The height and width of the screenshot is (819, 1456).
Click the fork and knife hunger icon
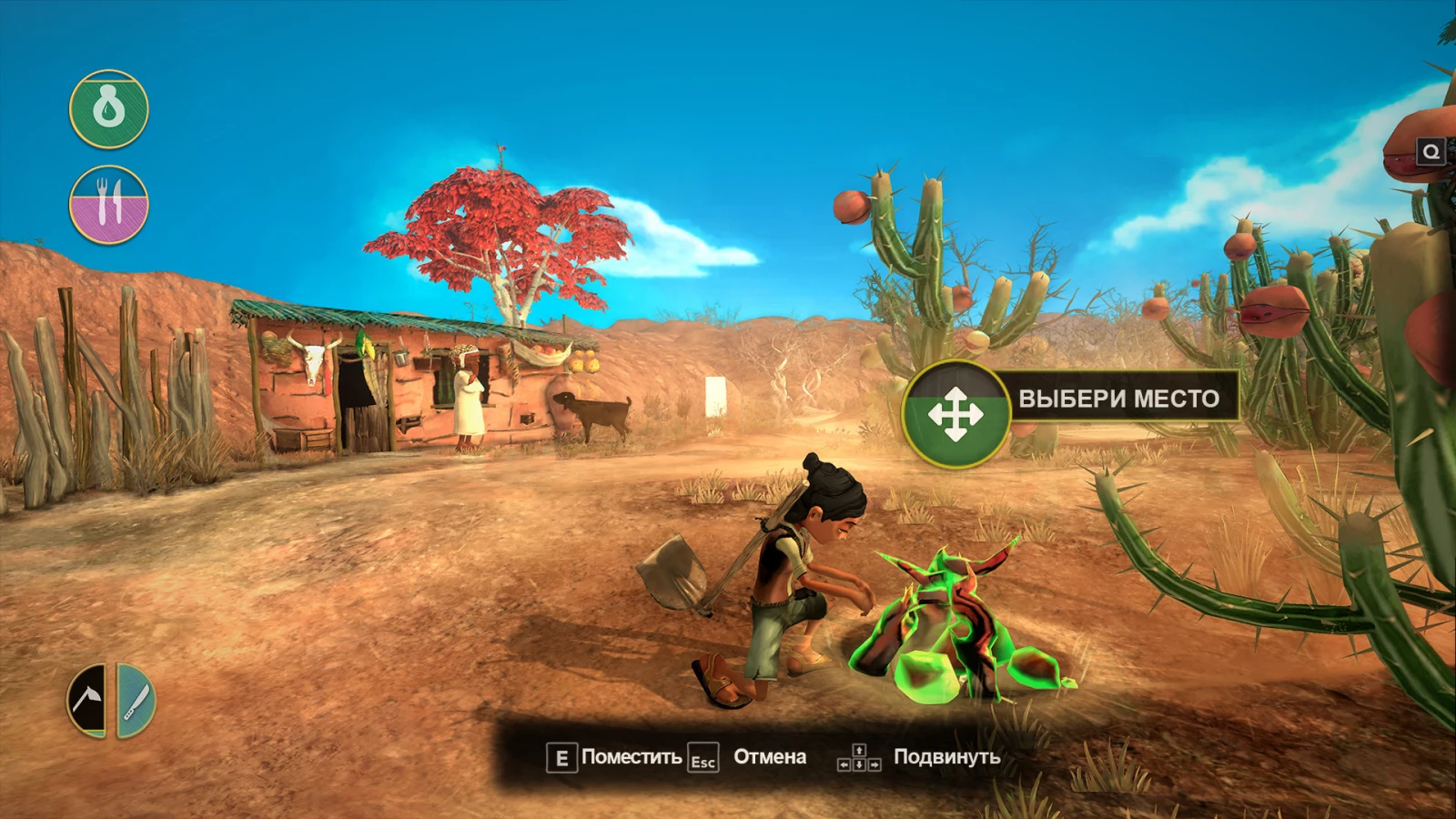pyautogui.click(x=109, y=204)
